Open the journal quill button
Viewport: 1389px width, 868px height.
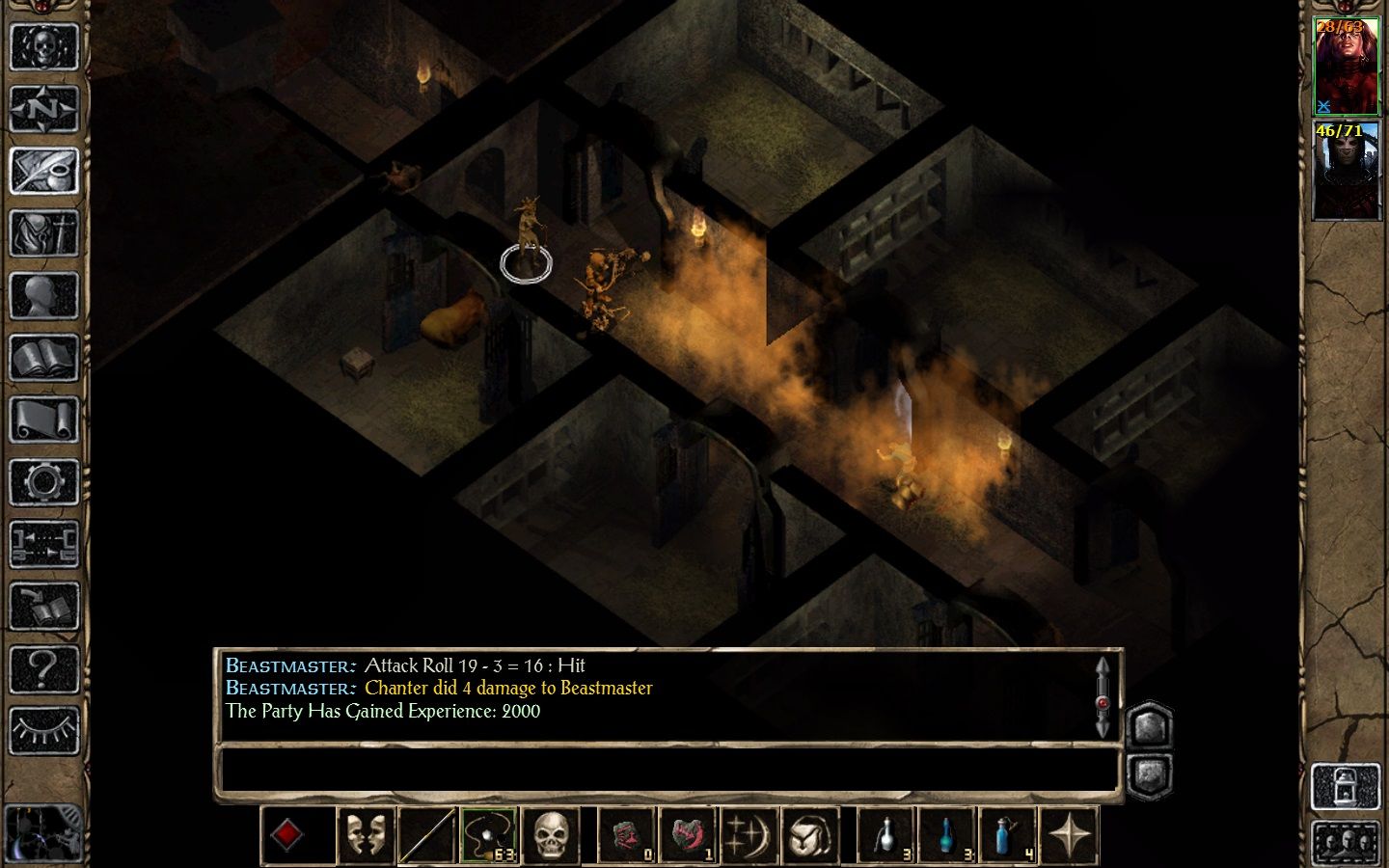pos(43,171)
